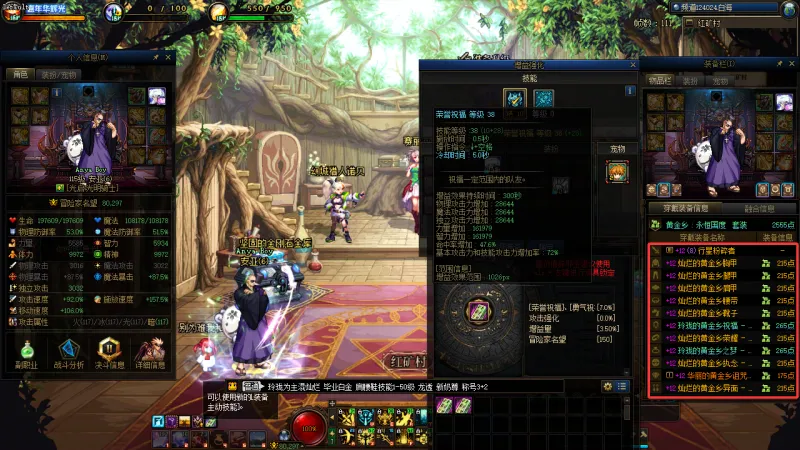Viewport: 800px width, 450px height.
Task: Switch to the 物品栏 inventory tab
Action: coord(660,79)
